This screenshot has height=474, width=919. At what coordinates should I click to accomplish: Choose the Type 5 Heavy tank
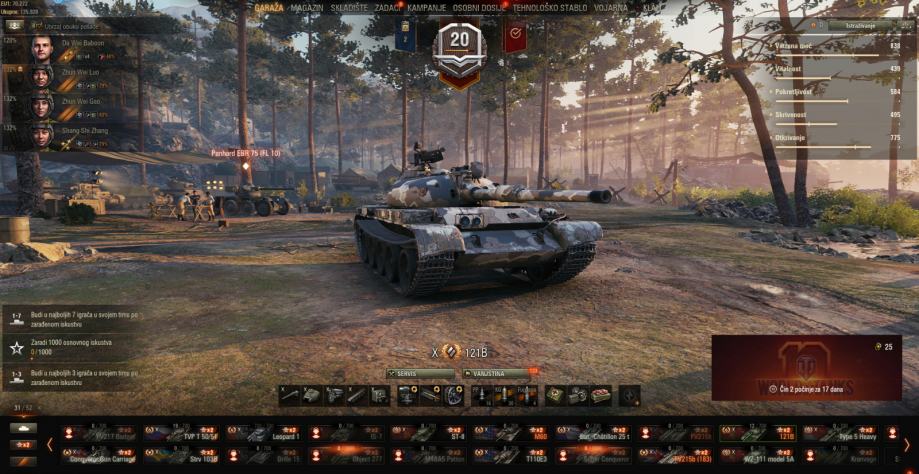coord(842,433)
